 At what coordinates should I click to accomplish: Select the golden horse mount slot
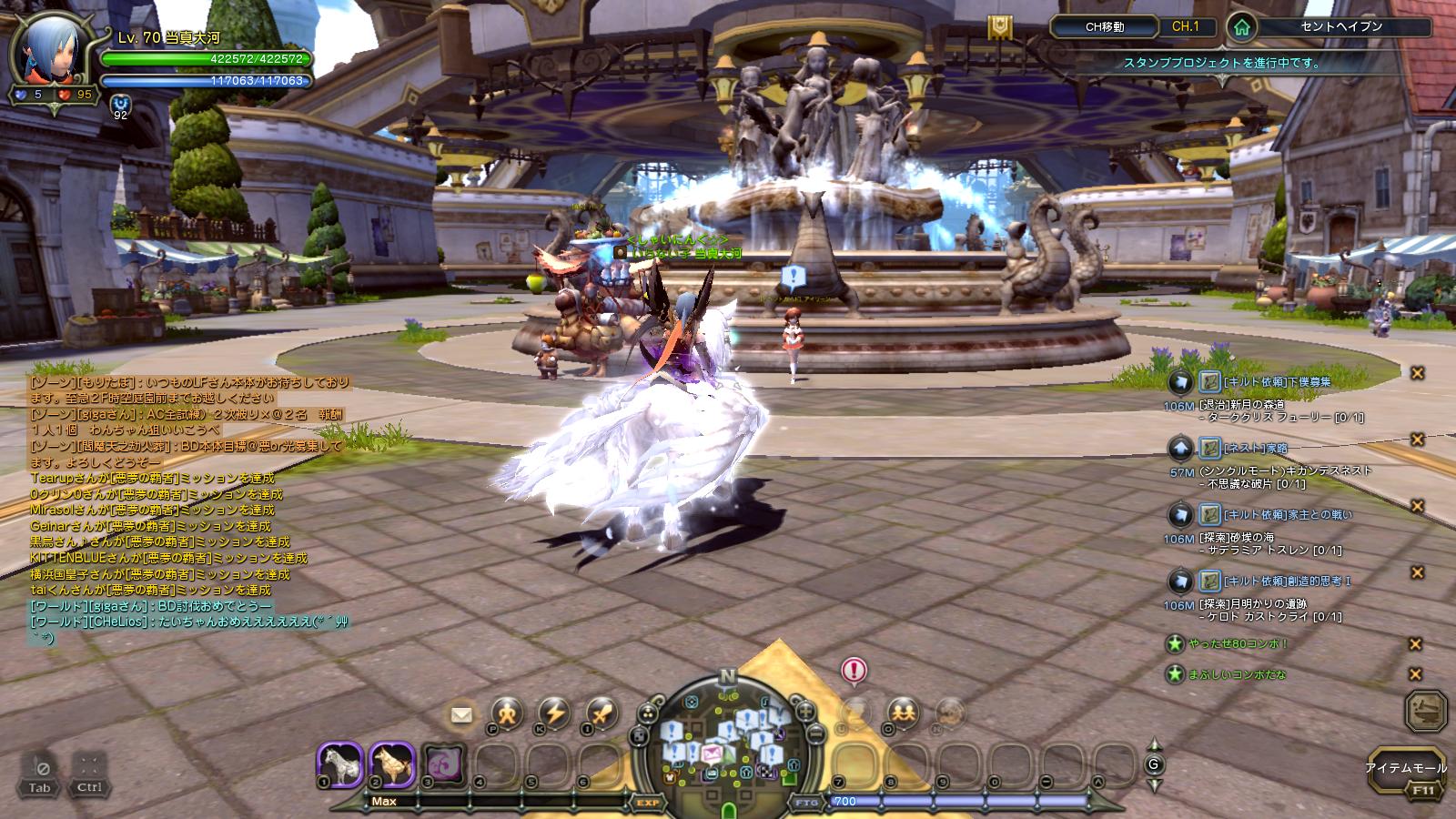tap(393, 765)
